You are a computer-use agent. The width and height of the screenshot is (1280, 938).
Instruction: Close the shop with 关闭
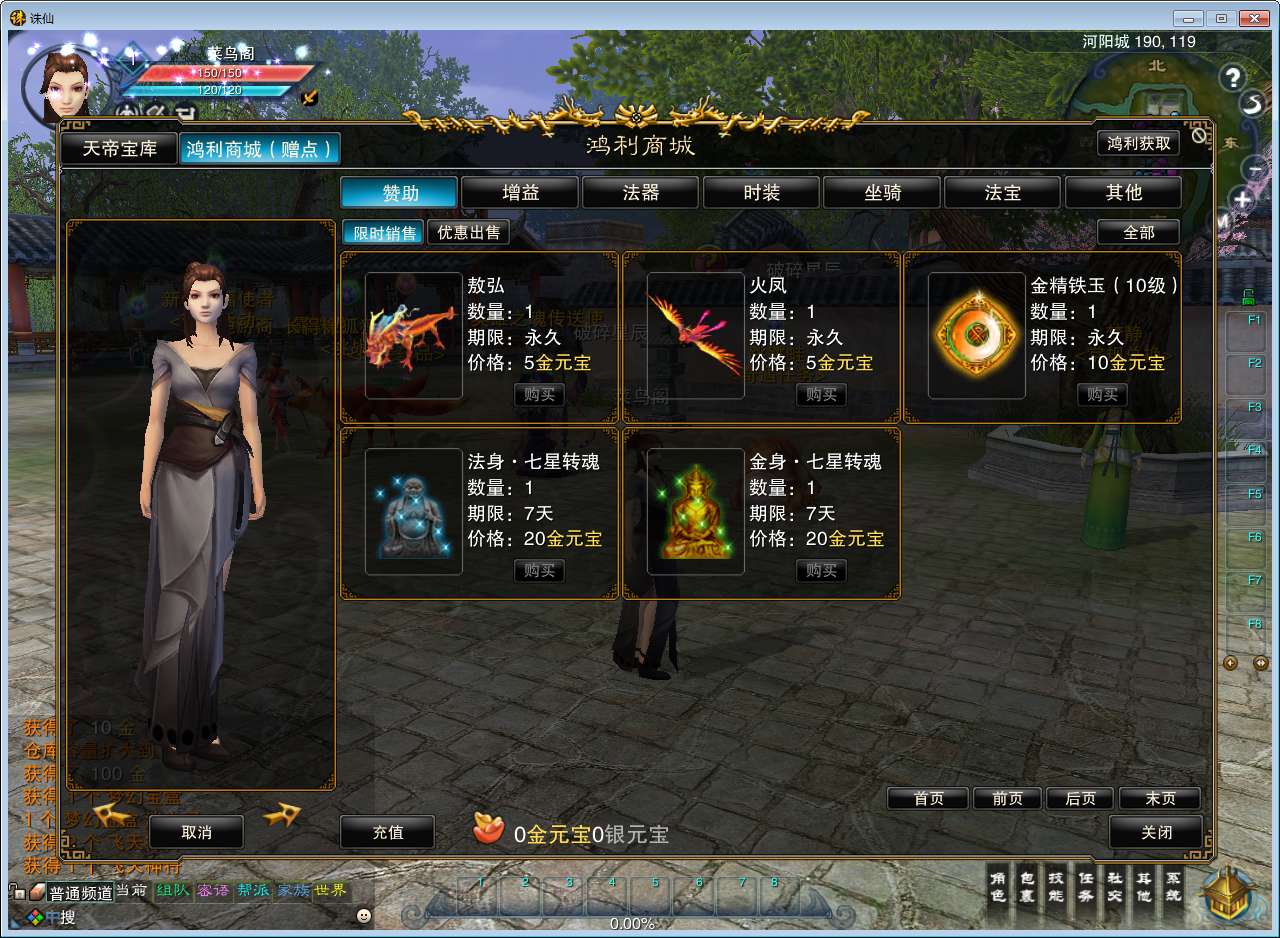point(1156,832)
